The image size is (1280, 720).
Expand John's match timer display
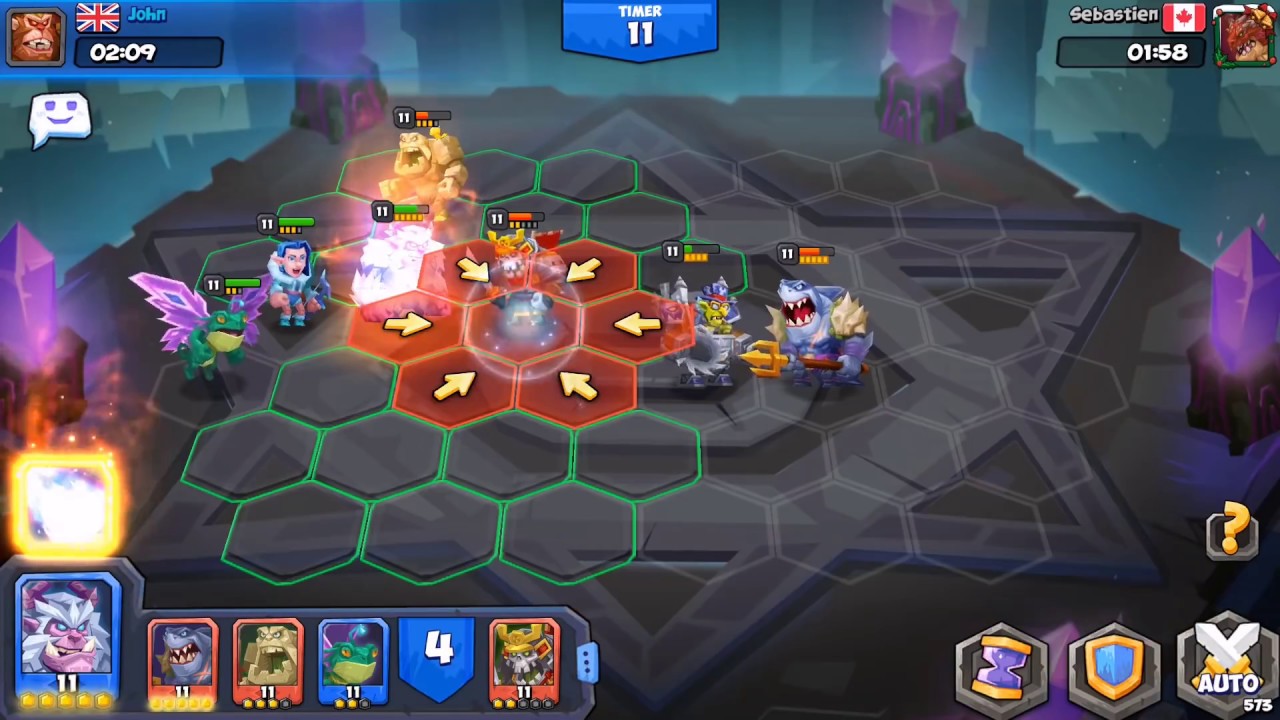pyautogui.click(x=148, y=53)
